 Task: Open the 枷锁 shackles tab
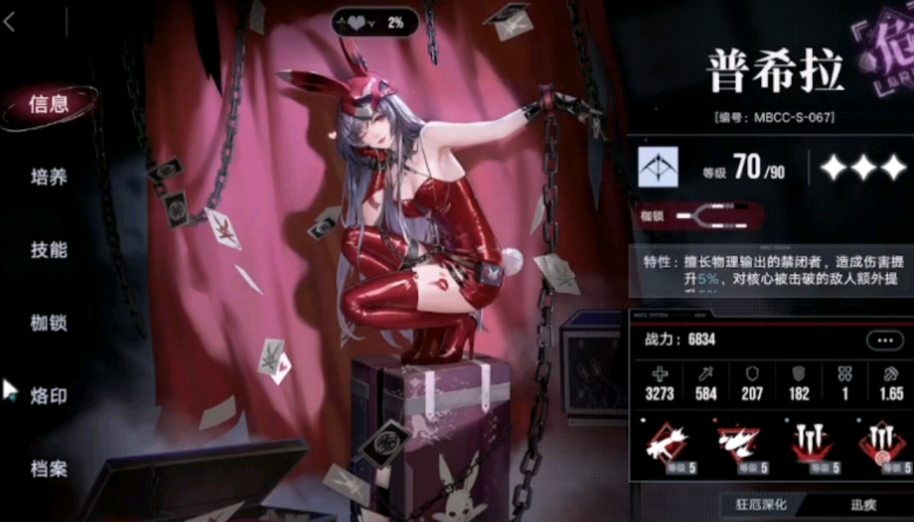click(49, 322)
